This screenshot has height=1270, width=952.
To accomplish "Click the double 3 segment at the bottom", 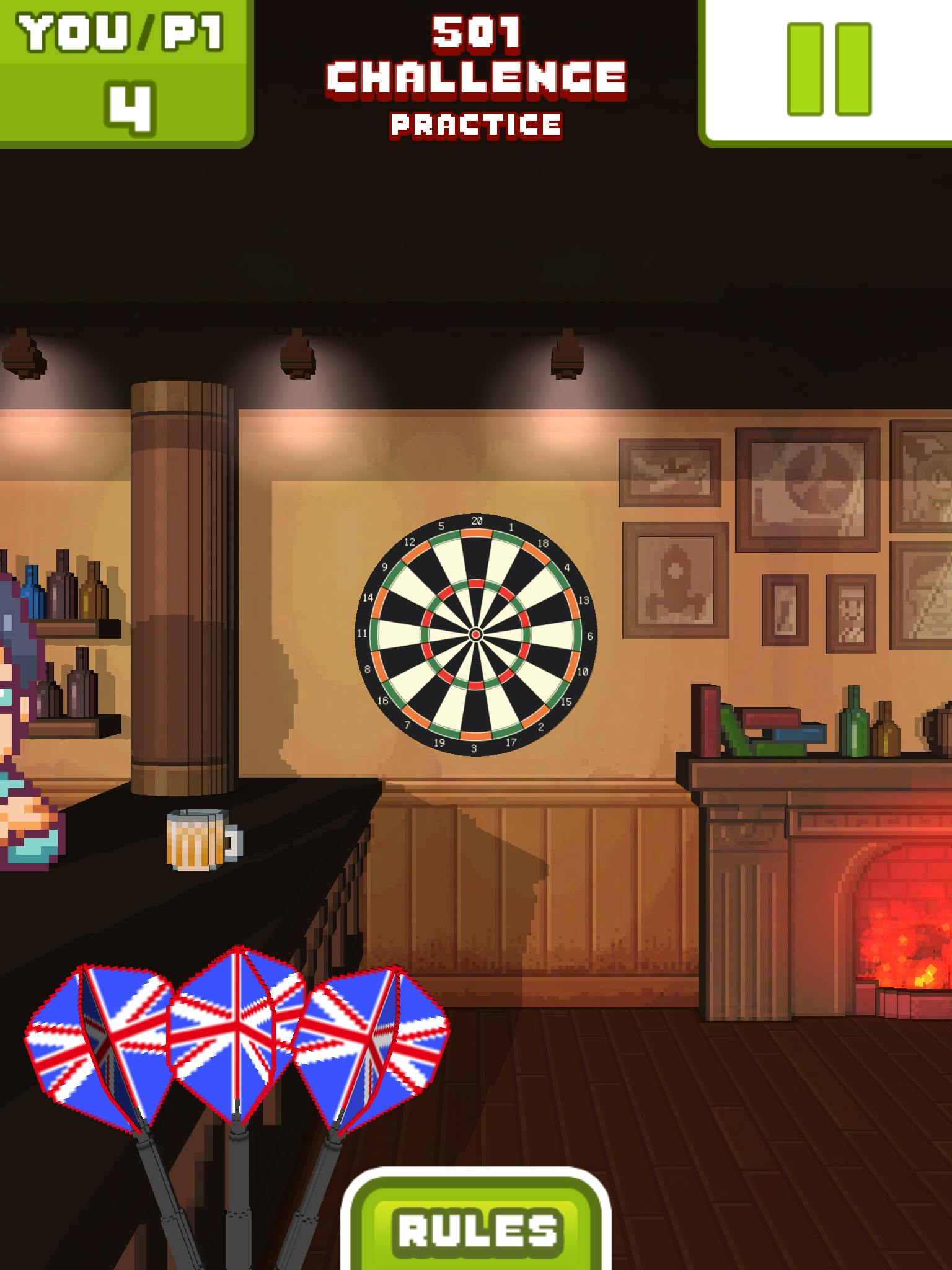I will pos(476,735).
